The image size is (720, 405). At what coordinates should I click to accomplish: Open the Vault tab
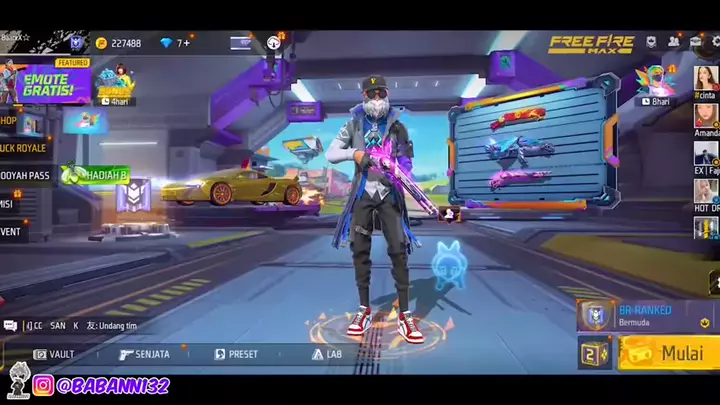point(53,354)
